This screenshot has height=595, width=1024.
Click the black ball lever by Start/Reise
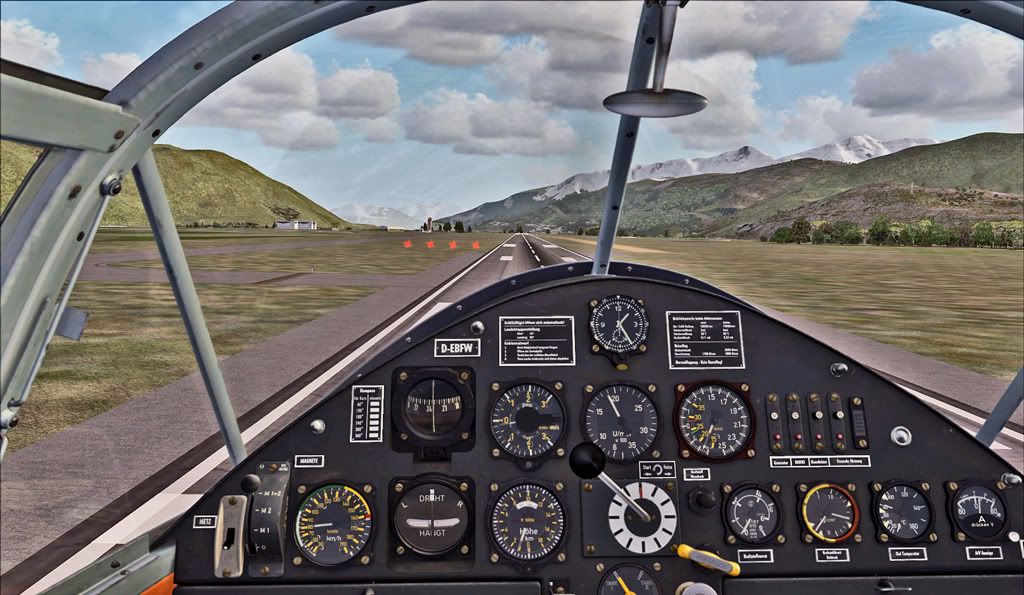588,461
